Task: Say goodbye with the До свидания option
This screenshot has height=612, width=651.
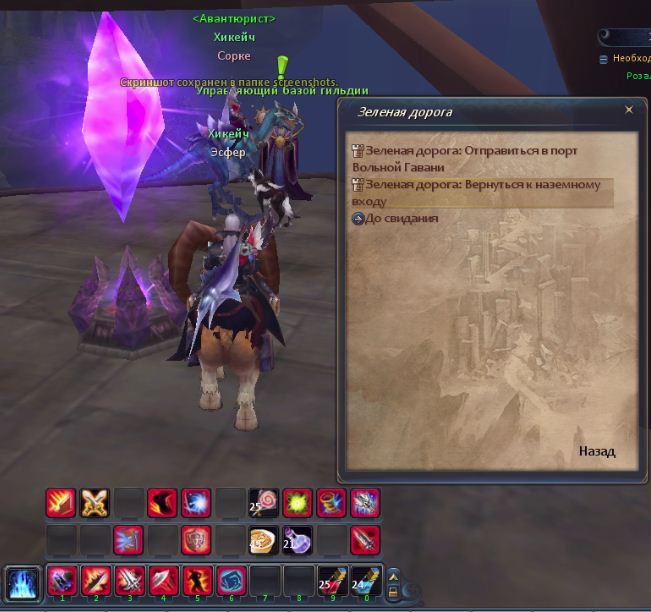Action: tap(401, 218)
